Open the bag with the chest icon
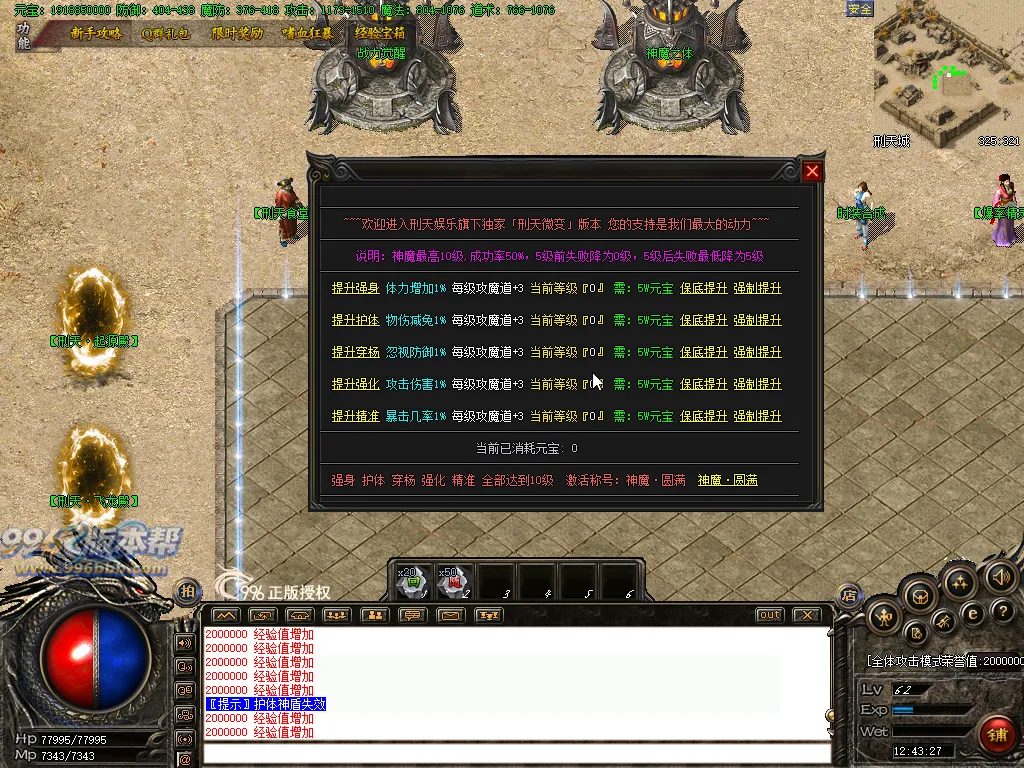The image size is (1024, 768). click(919, 596)
